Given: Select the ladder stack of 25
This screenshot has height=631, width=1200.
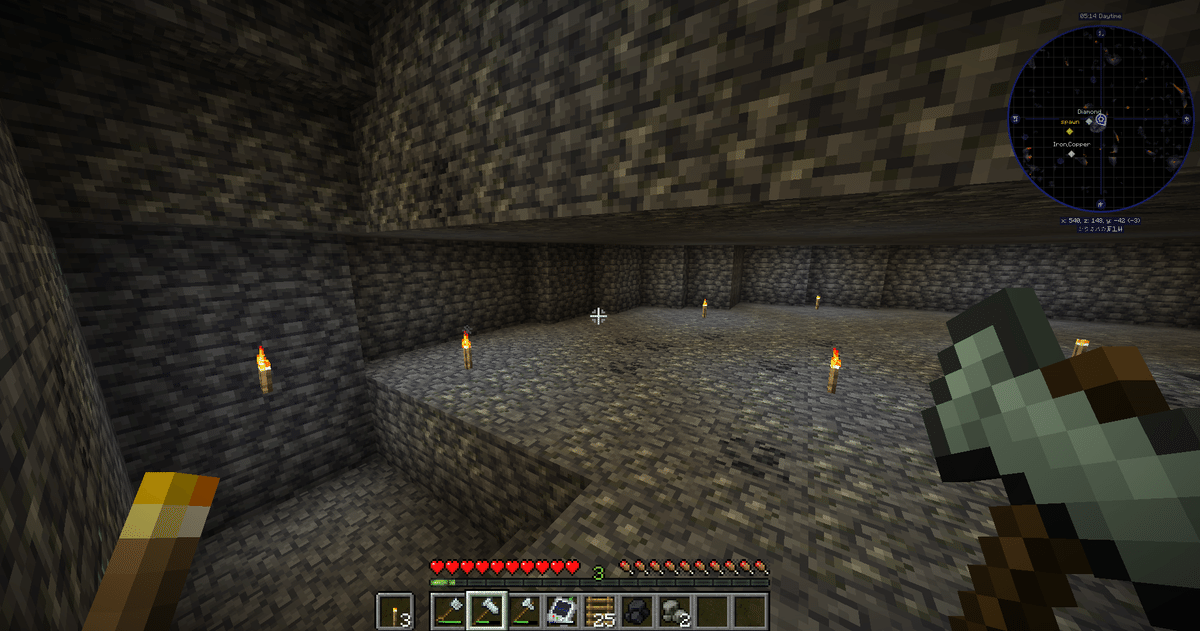Looking at the screenshot, I should 598,609.
